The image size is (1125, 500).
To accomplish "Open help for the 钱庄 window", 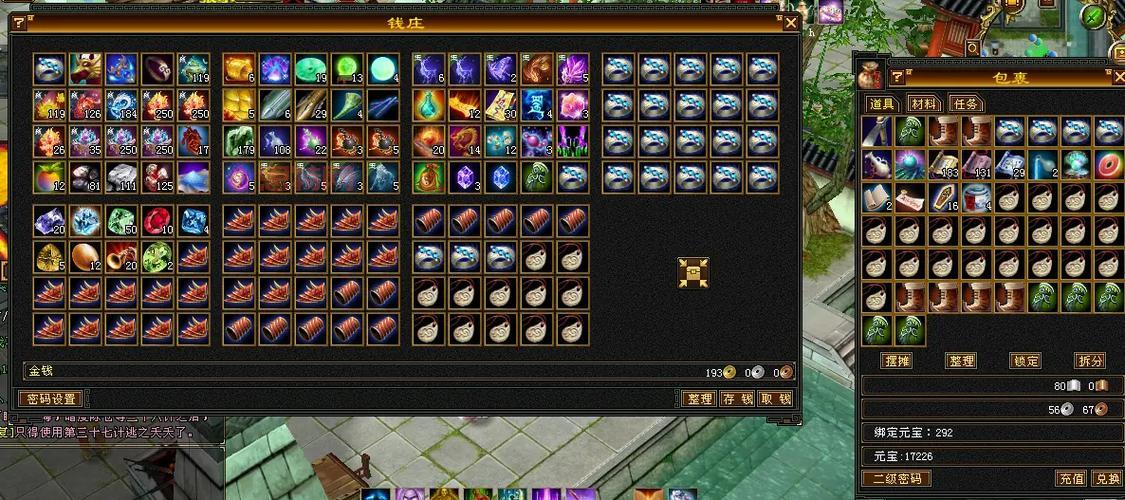I will tap(18, 22).
